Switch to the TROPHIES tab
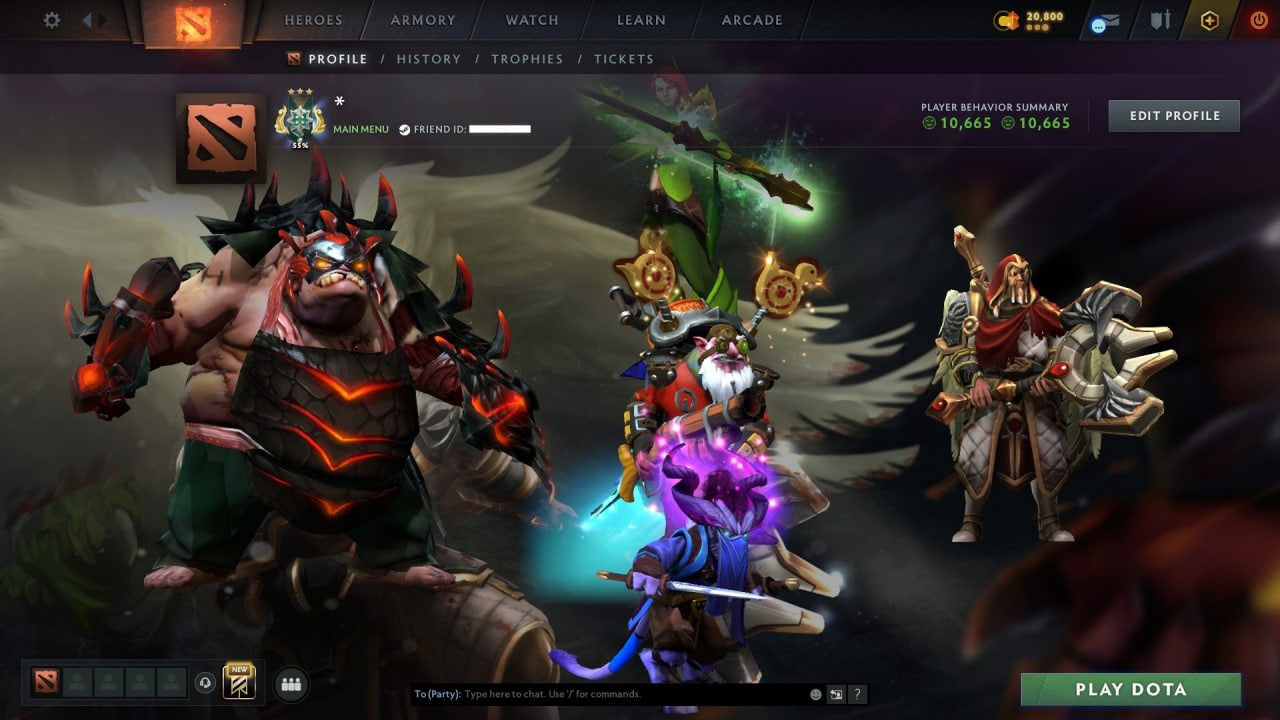Image resolution: width=1280 pixels, height=720 pixels. [528, 59]
